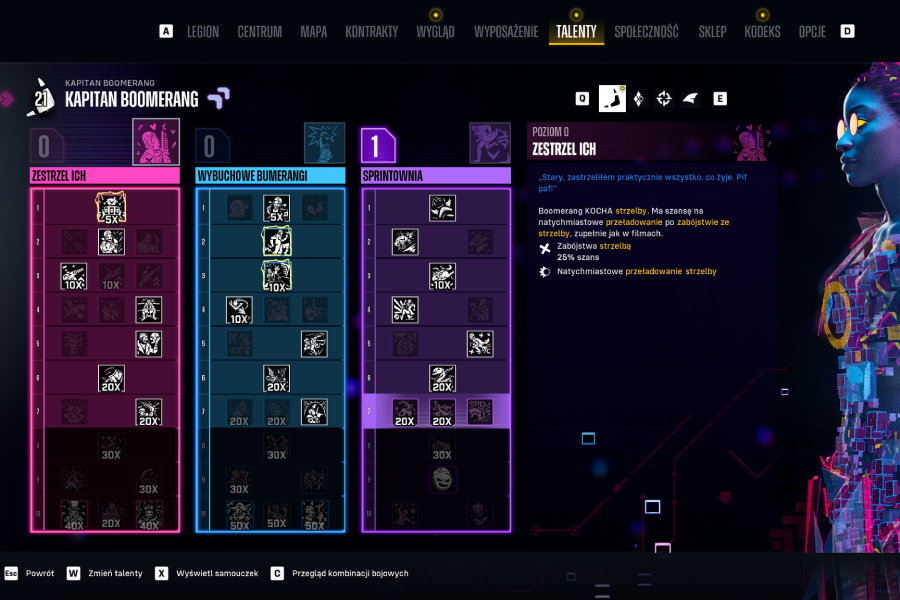Screen dimensions: 900x600
Task: Select the Zestrzel Ich talent tree header
Action: (104, 176)
